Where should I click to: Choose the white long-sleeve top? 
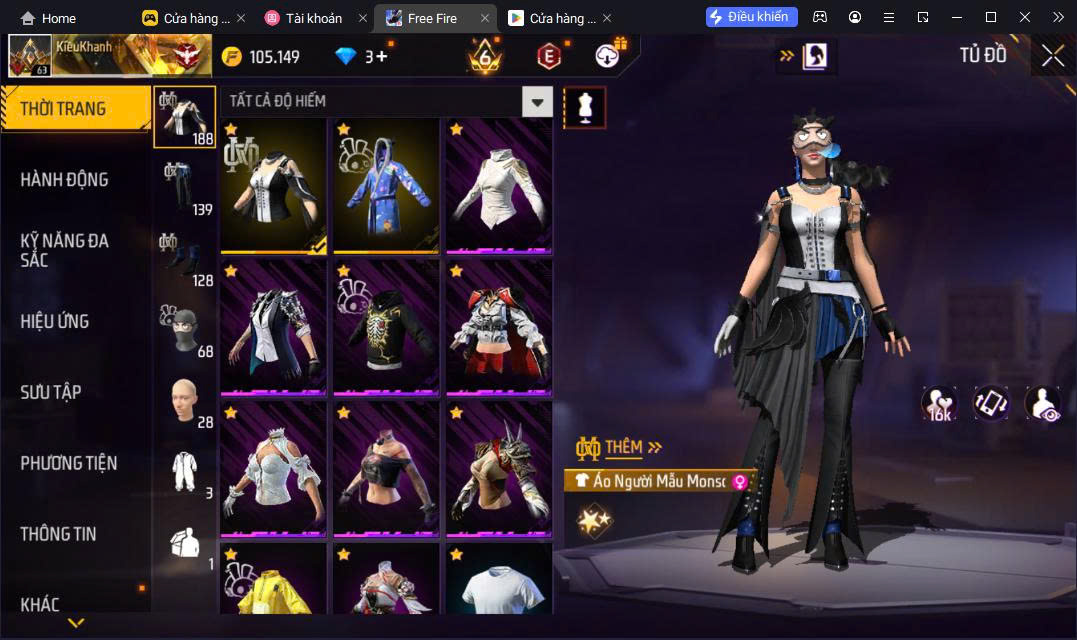[x=499, y=186]
